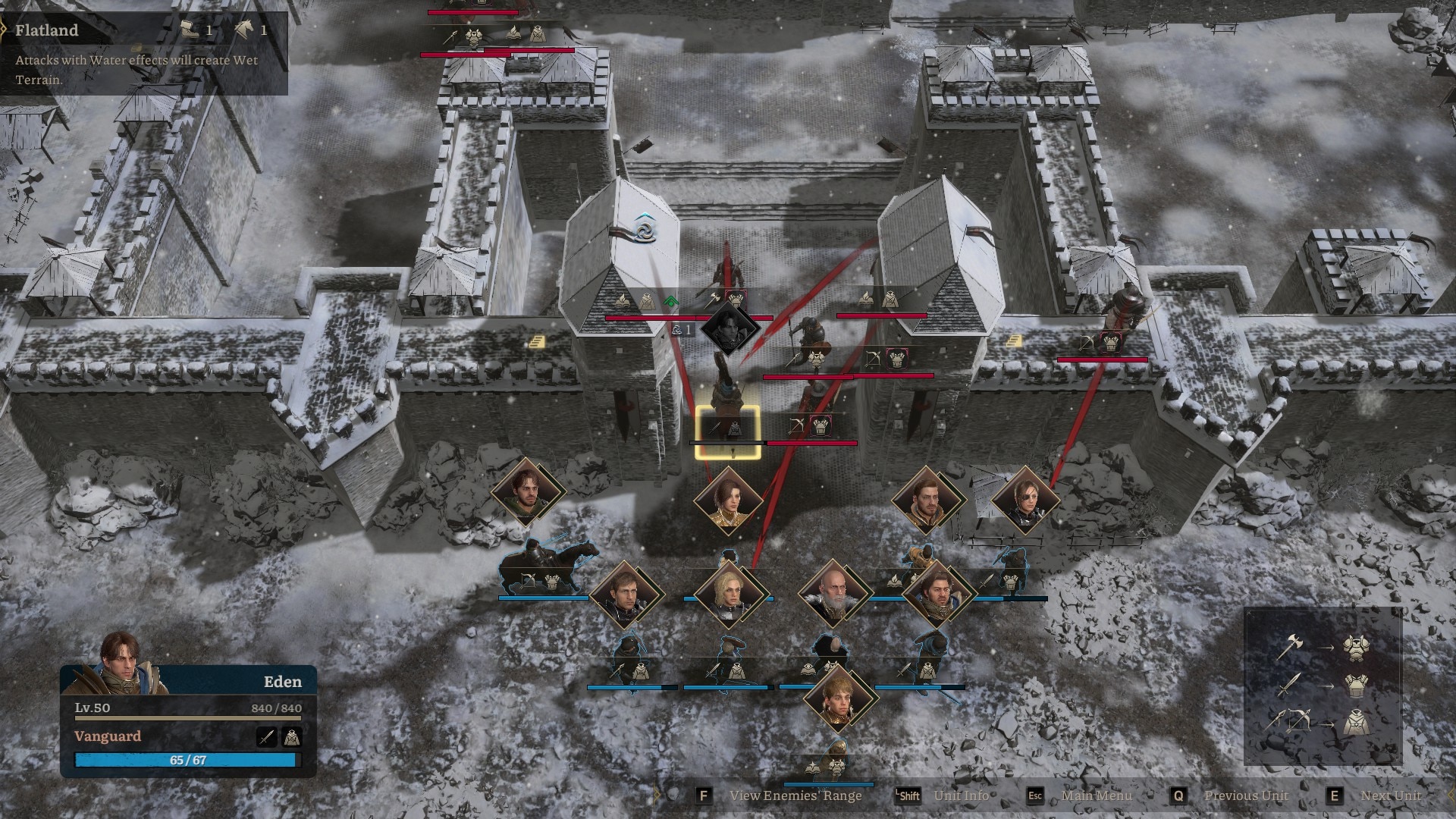Click the dark enemy commander portrait
Image resolution: width=1456 pixels, height=819 pixels.
tap(730, 328)
